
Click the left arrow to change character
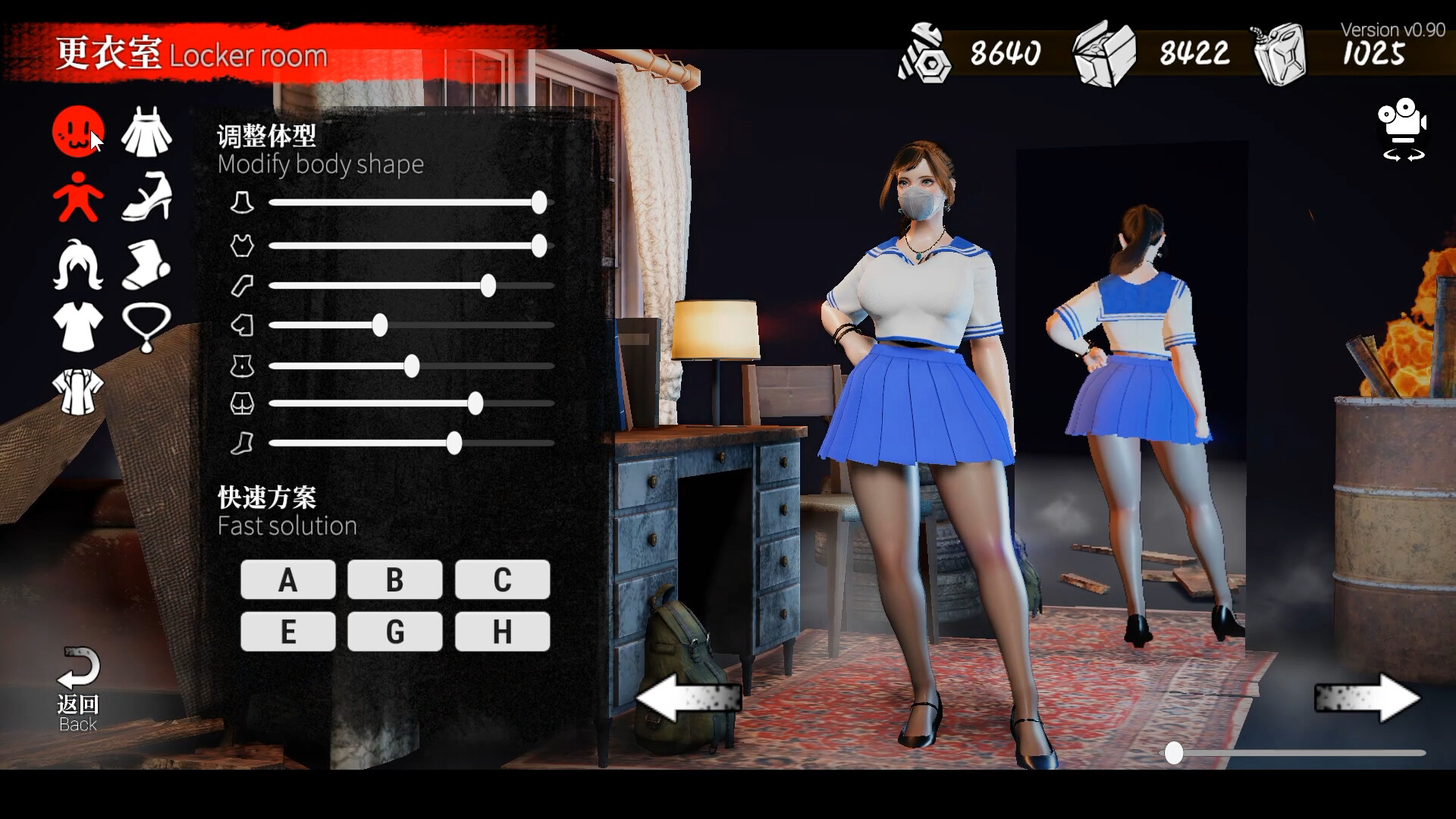(689, 699)
